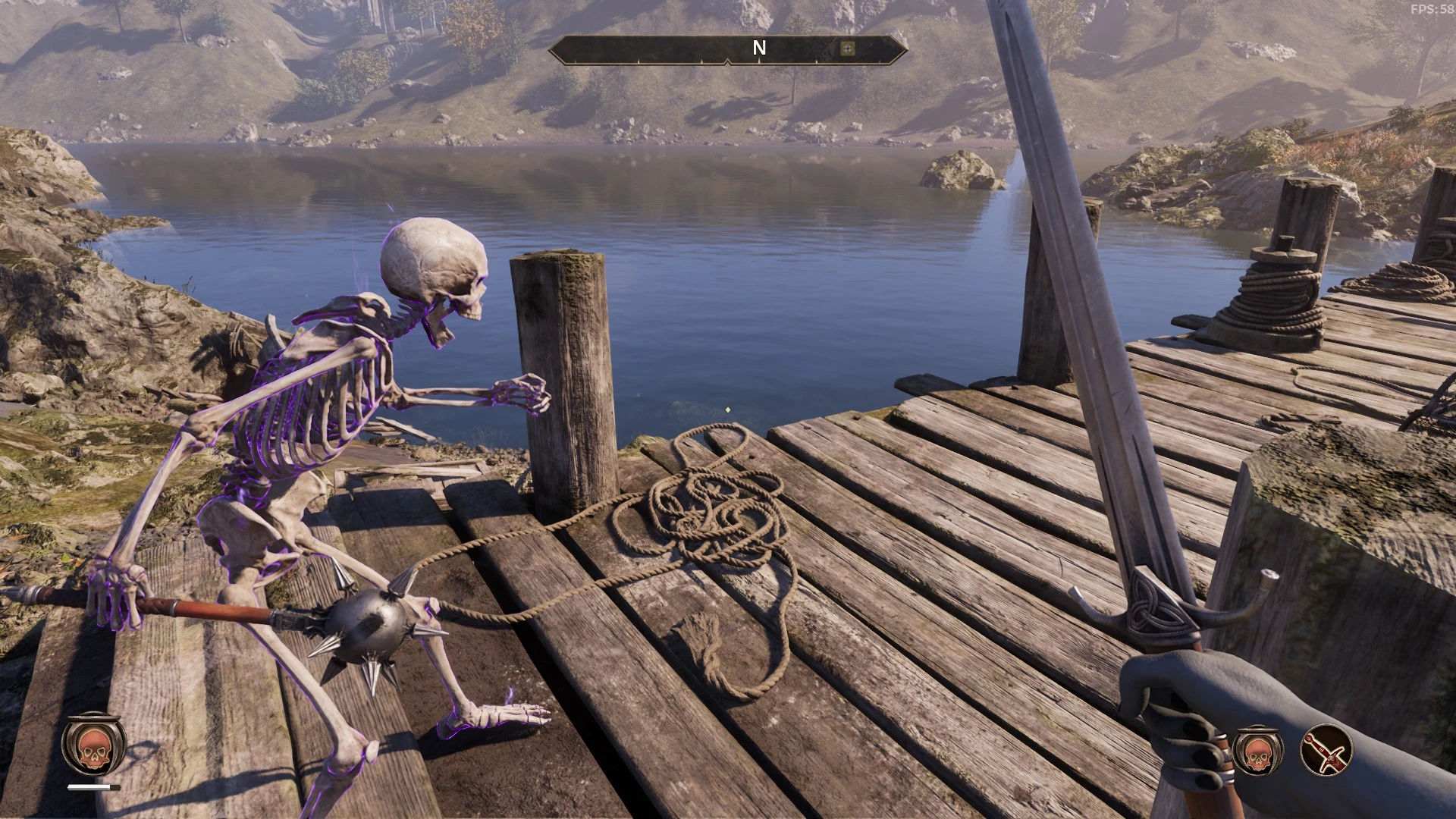The height and width of the screenshot is (819, 1456).
Task: Activate the skull icon above the white bar
Action: [94, 747]
